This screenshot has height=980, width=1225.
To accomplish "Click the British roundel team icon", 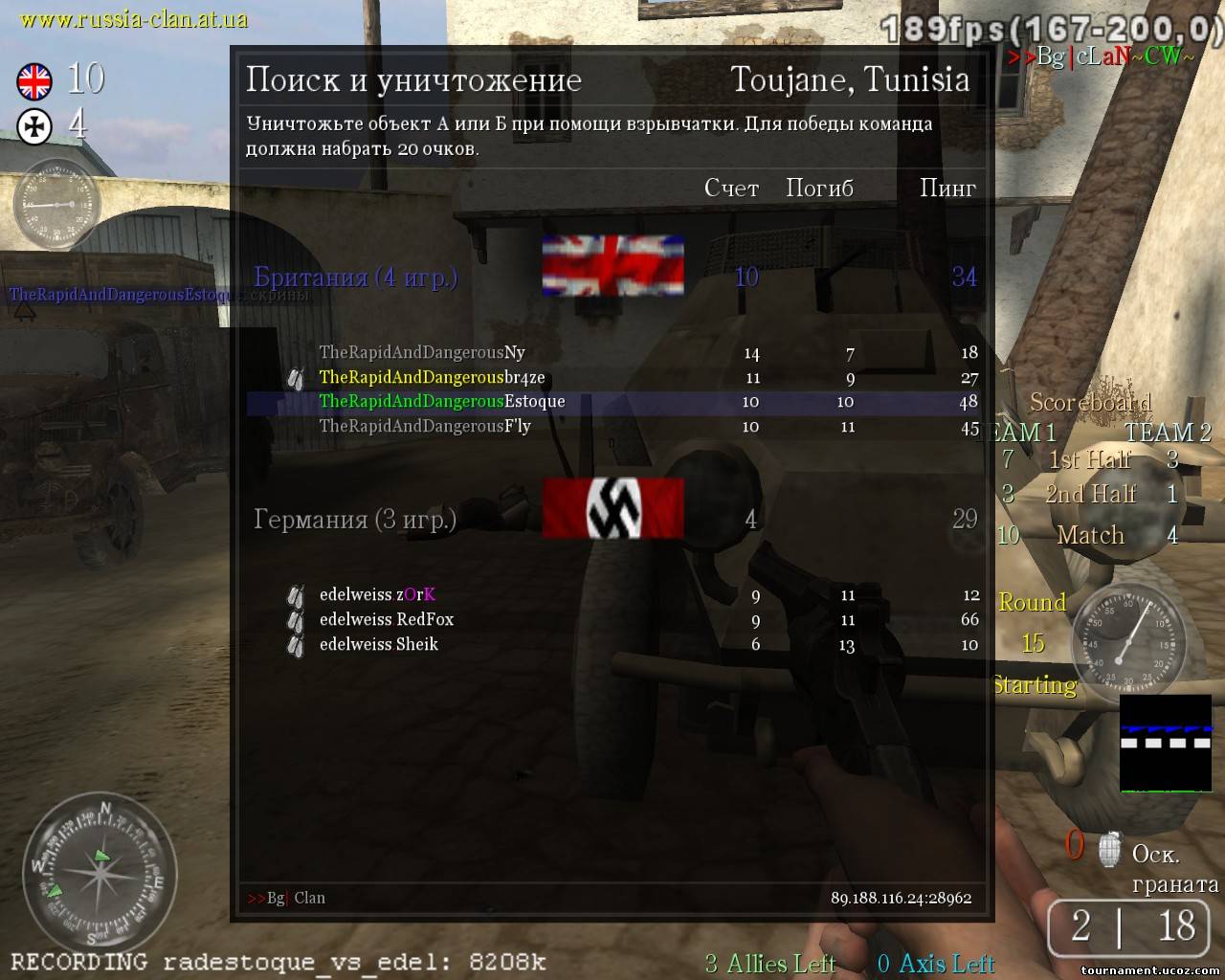I will click(x=34, y=81).
